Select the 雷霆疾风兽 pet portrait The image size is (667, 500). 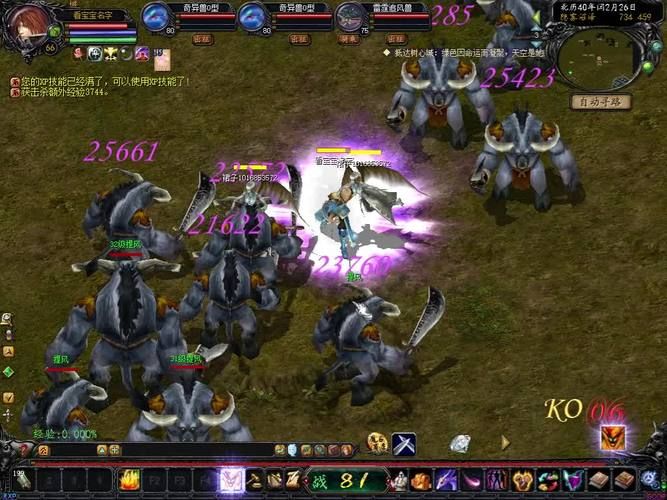pos(351,17)
